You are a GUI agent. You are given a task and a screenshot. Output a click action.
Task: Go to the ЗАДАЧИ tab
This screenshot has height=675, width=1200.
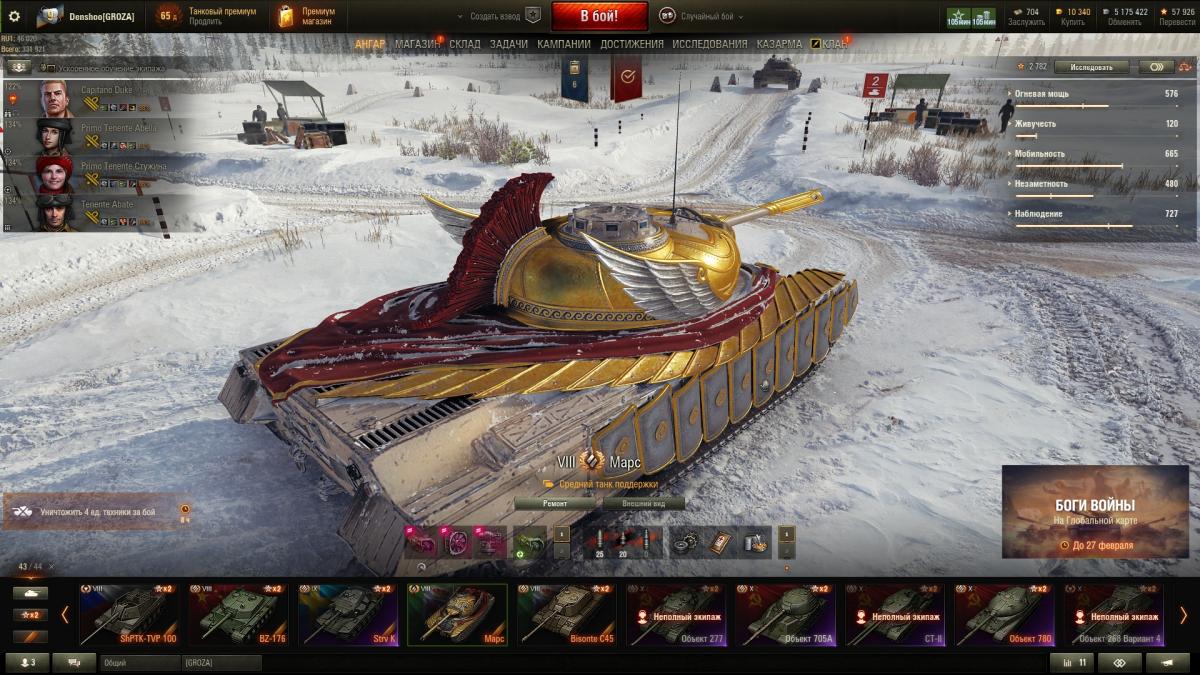pyautogui.click(x=509, y=44)
